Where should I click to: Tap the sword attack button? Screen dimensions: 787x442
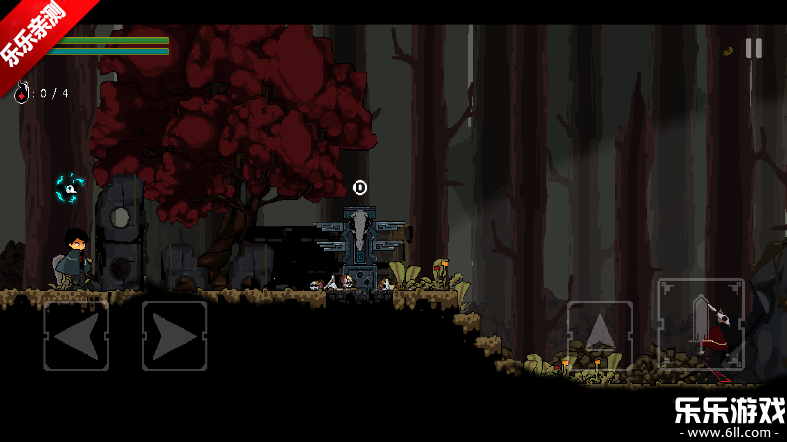(701, 323)
